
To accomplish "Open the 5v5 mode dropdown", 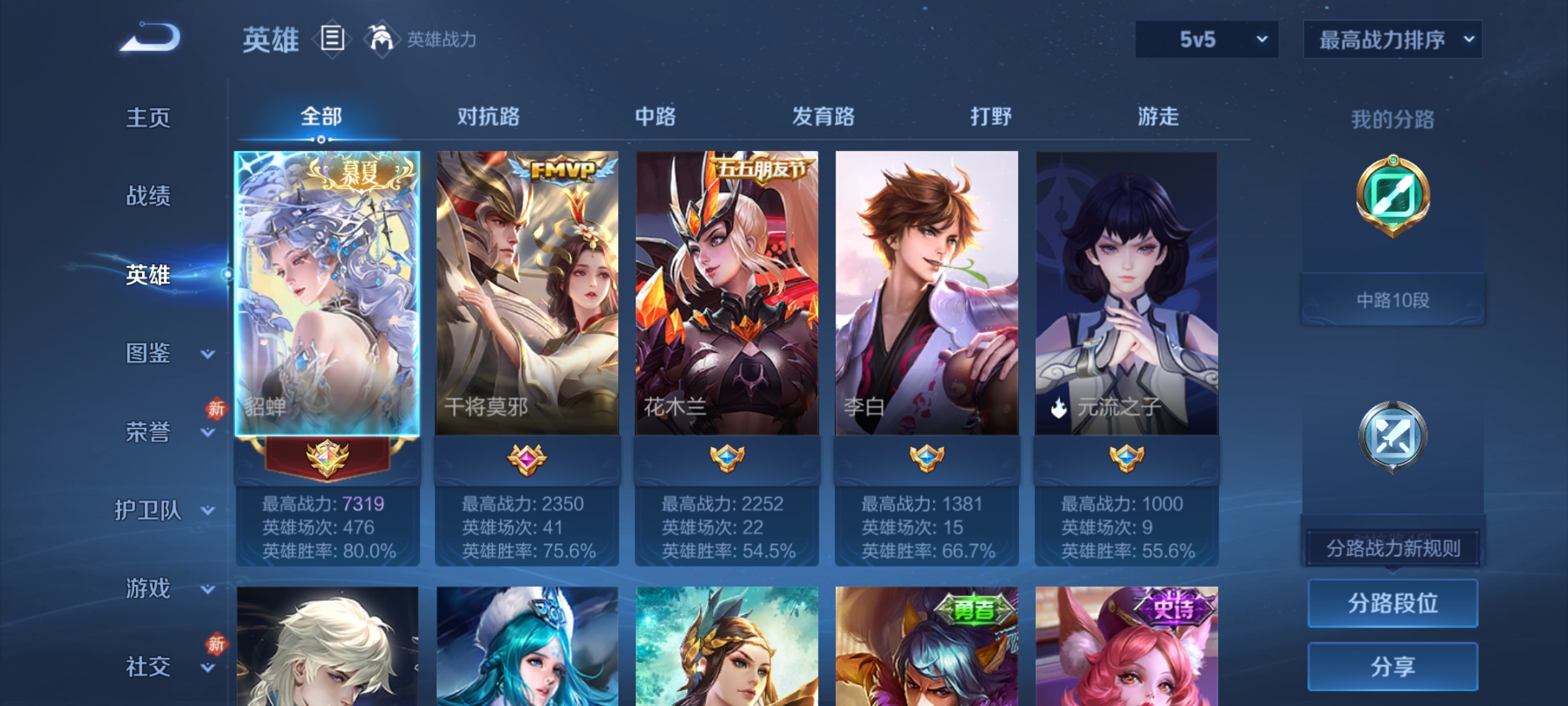I will click(1205, 39).
